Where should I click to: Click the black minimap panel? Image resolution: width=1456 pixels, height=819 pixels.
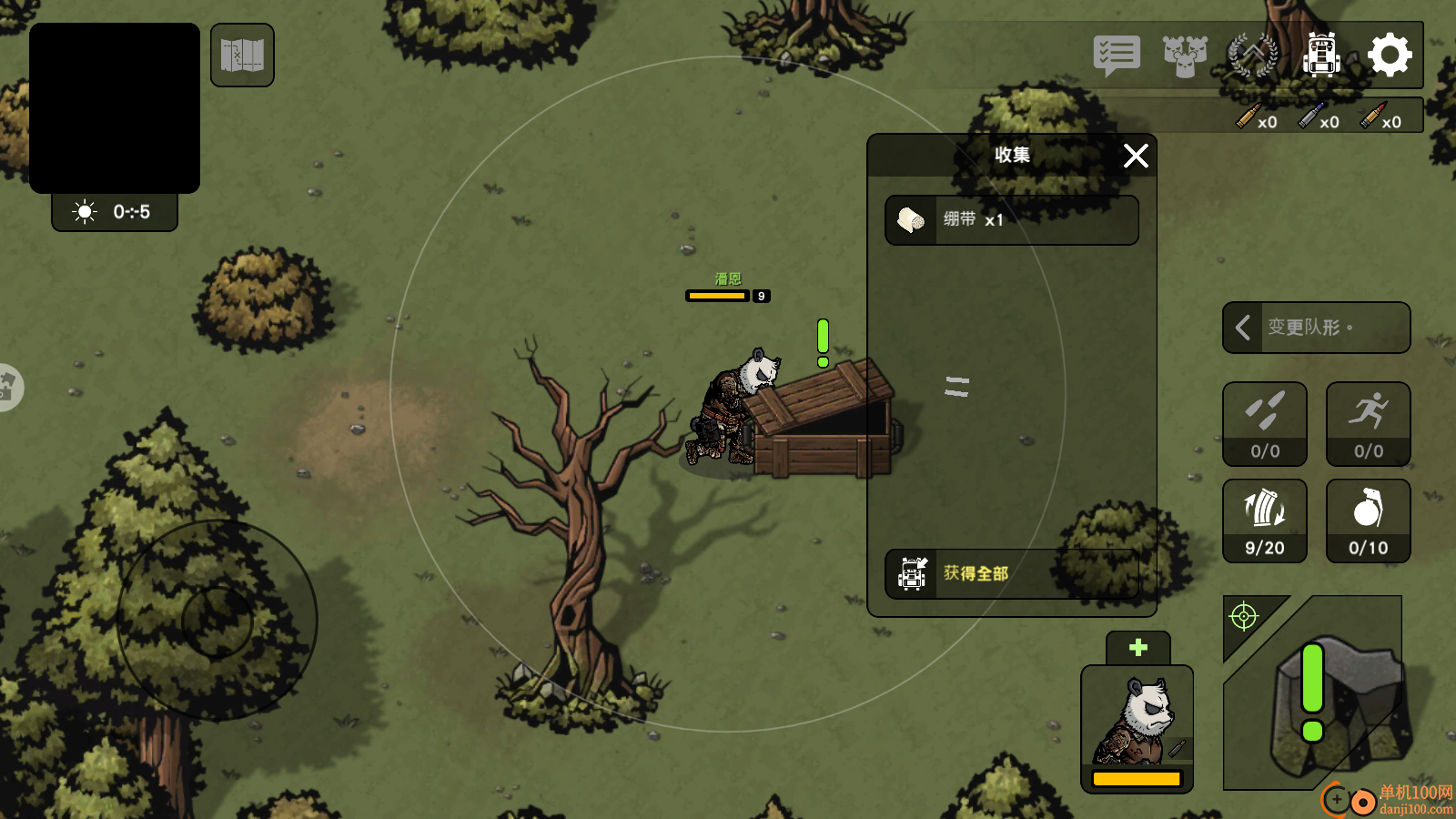click(x=115, y=107)
